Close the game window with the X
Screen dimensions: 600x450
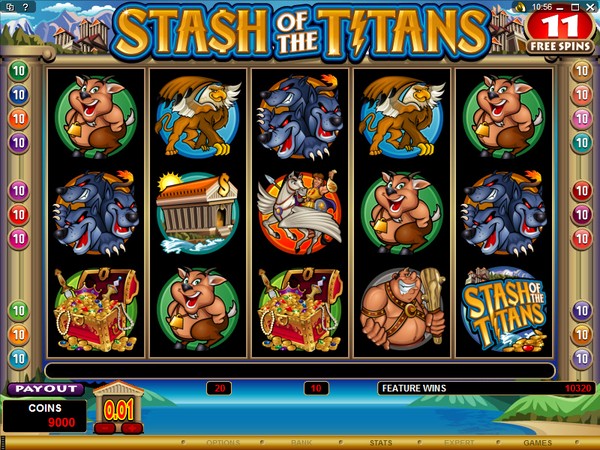591,7
